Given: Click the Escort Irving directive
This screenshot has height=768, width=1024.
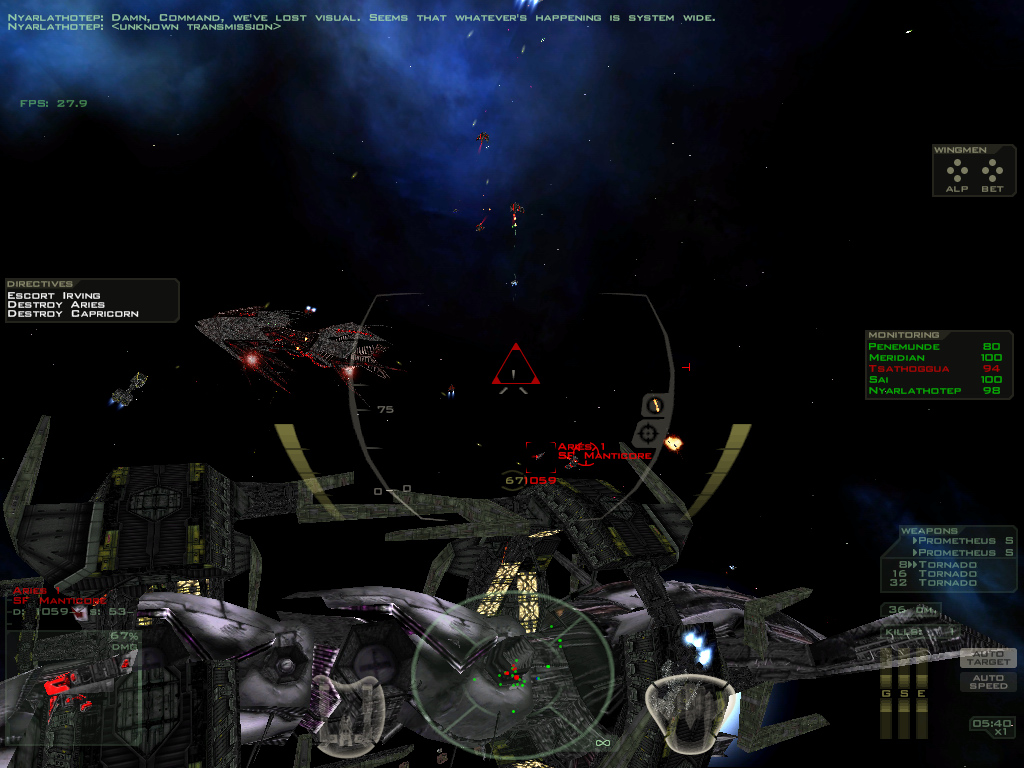Looking at the screenshot, I should click(54, 296).
